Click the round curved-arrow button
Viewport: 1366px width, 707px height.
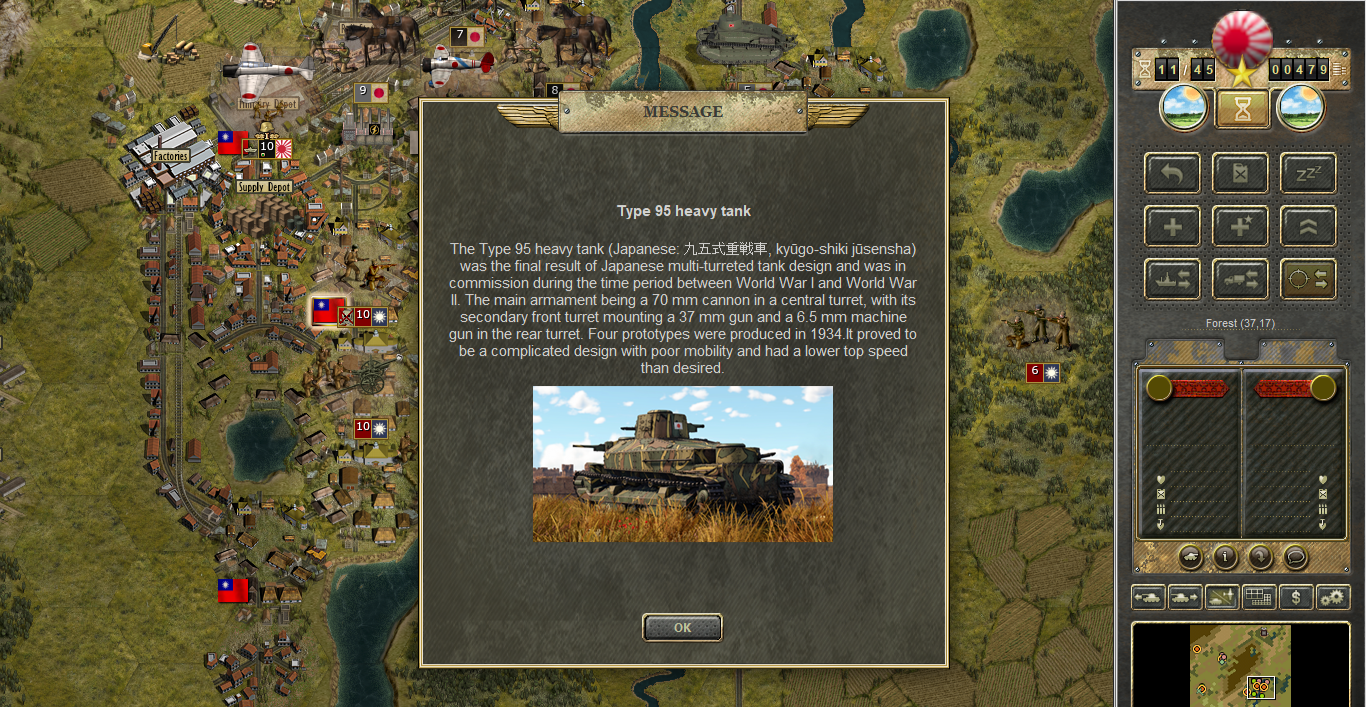(1260, 557)
